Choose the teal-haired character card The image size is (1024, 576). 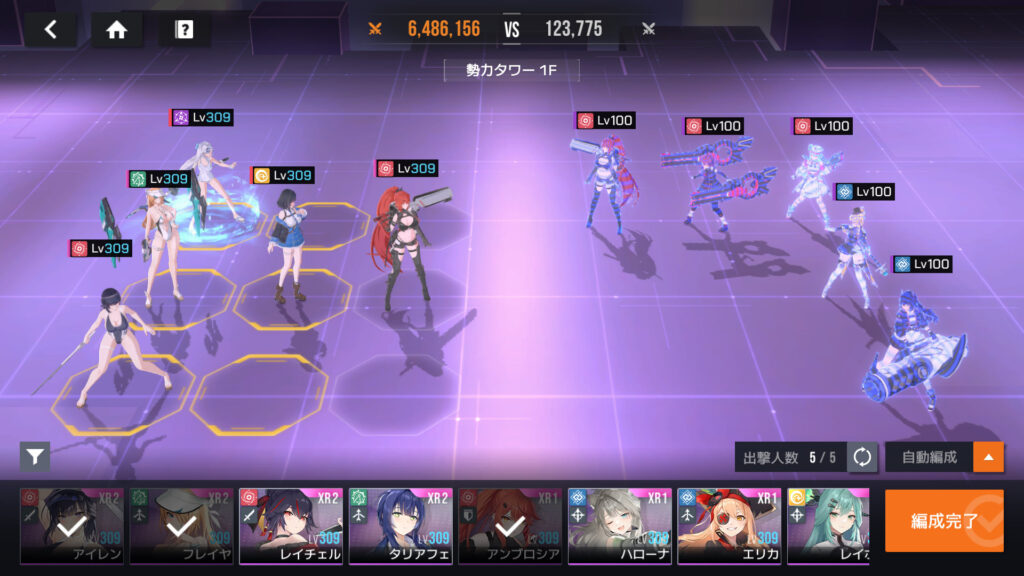(x=826, y=526)
